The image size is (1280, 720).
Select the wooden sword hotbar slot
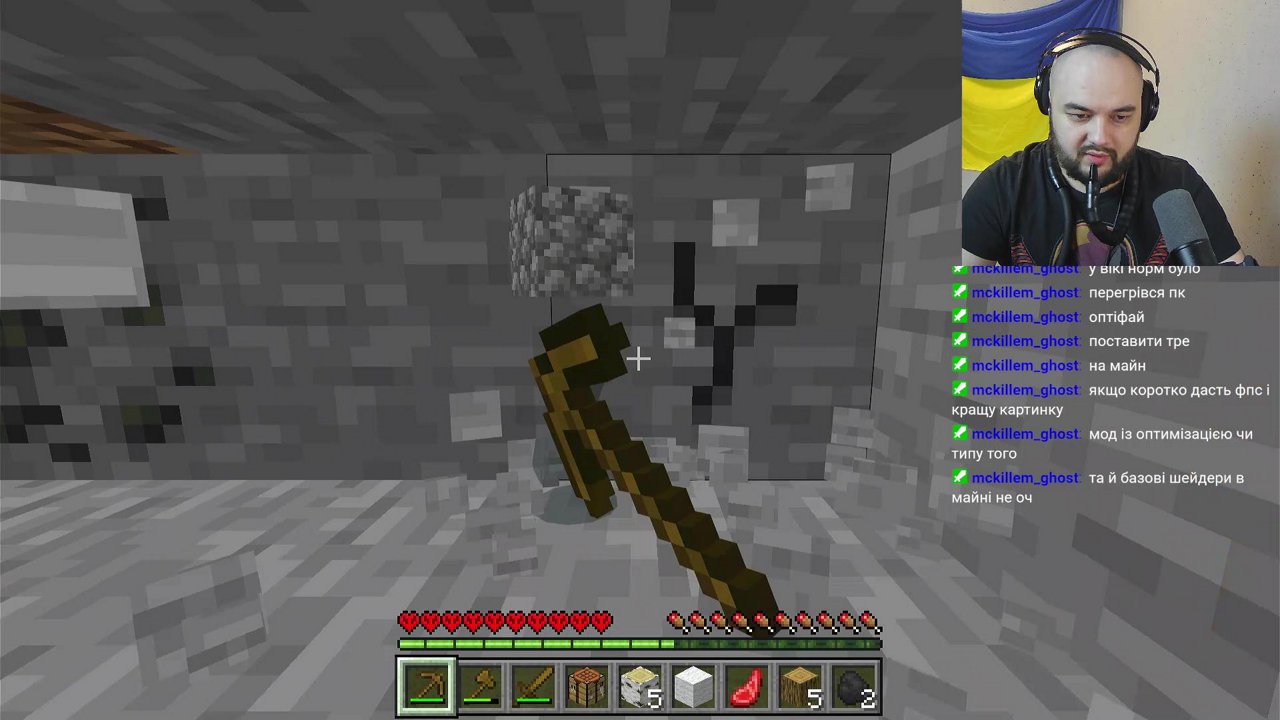point(534,685)
